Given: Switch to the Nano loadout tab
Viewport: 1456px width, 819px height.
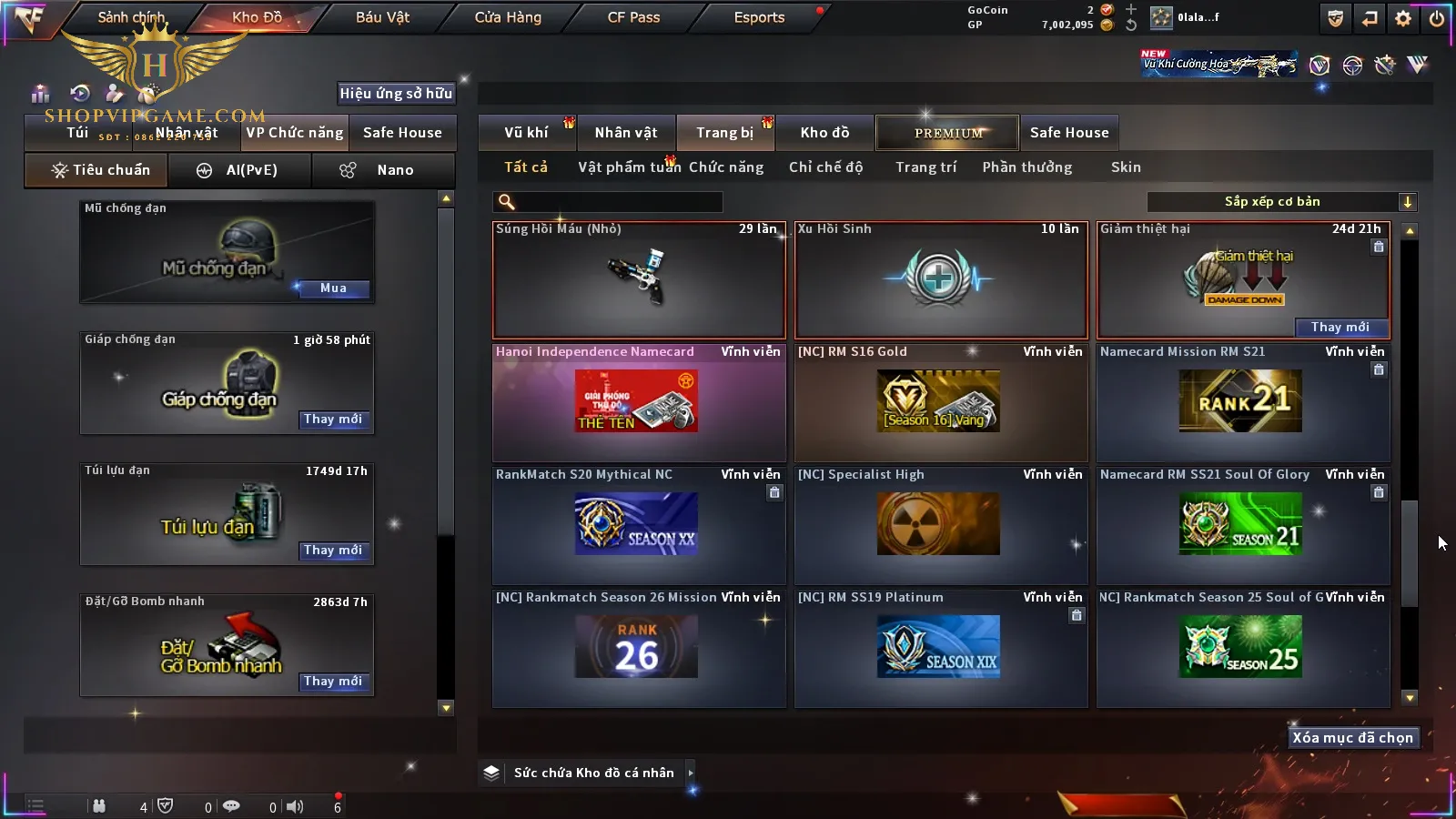Looking at the screenshot, I should [x=383, y=170].
